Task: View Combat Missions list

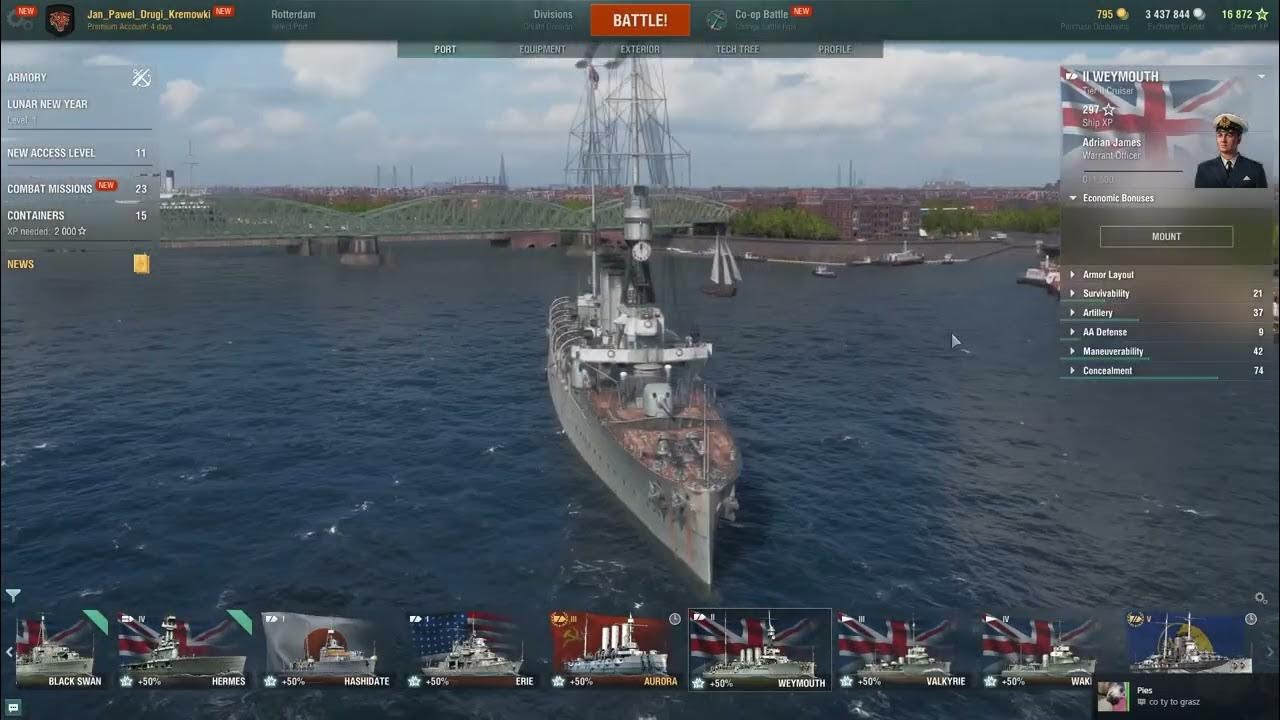Action: (x=50, y=188)
